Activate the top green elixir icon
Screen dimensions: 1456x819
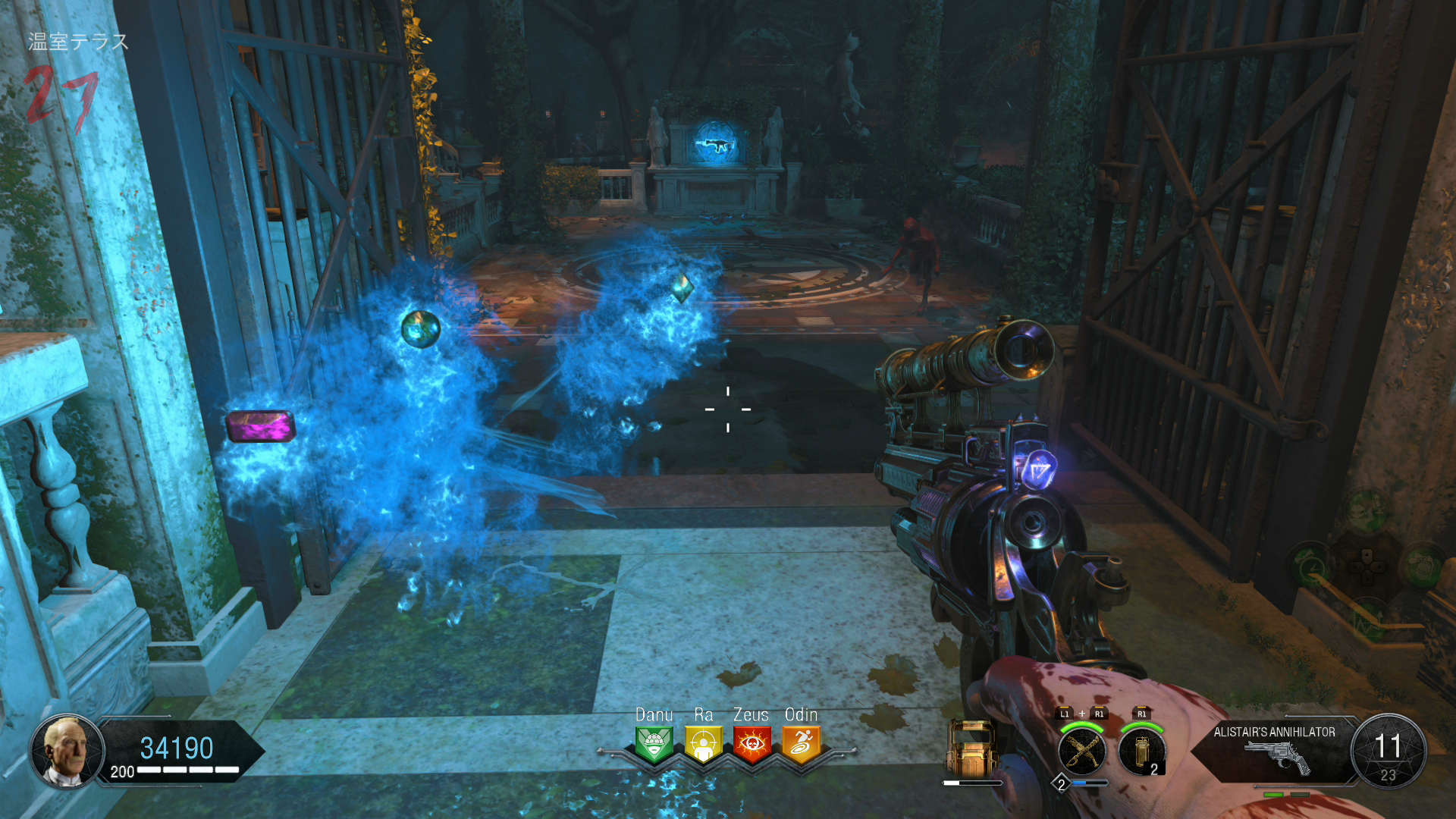[x=1367, y=510]
